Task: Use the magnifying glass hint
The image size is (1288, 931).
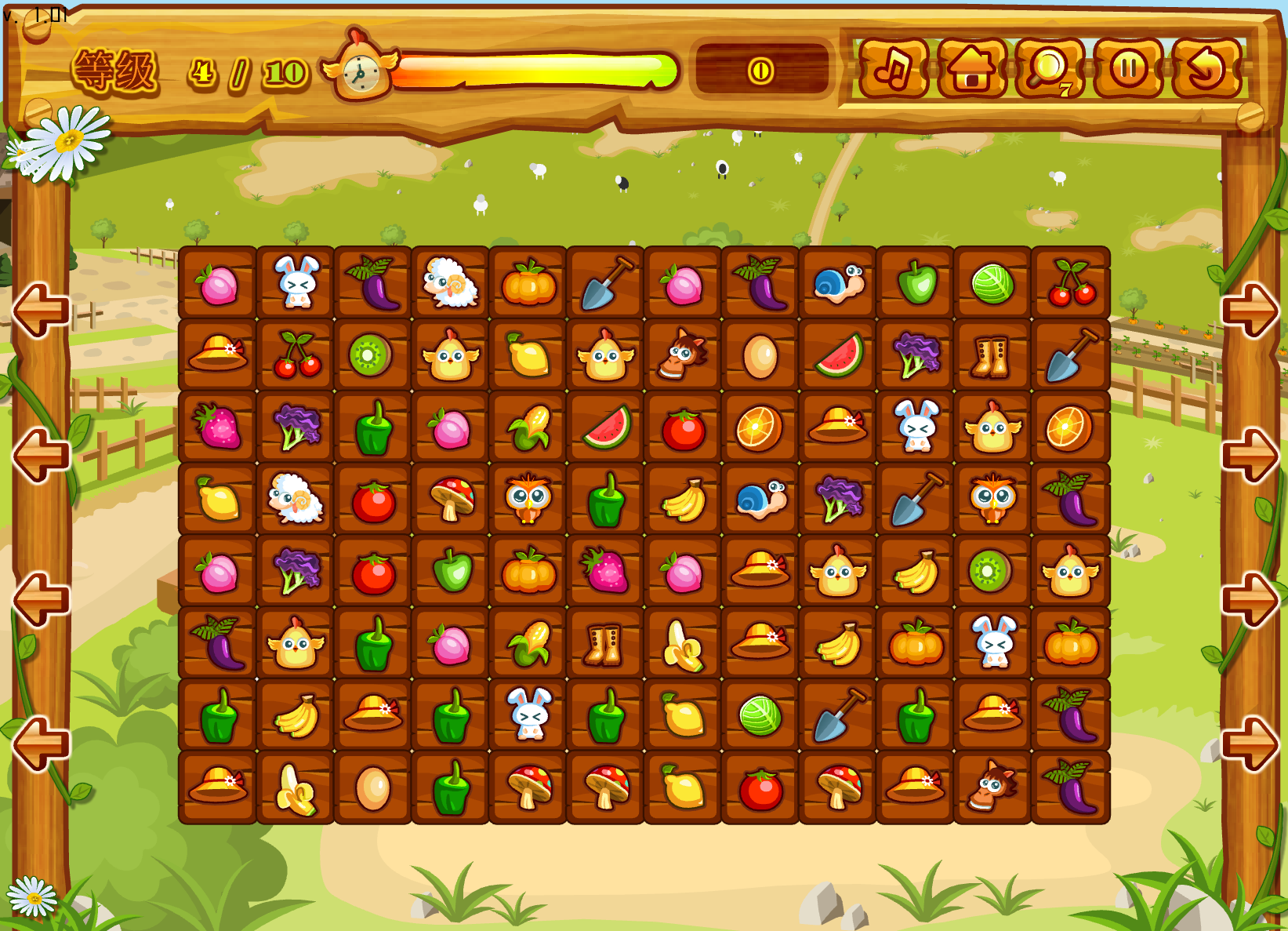Action: pos(1049,69)
